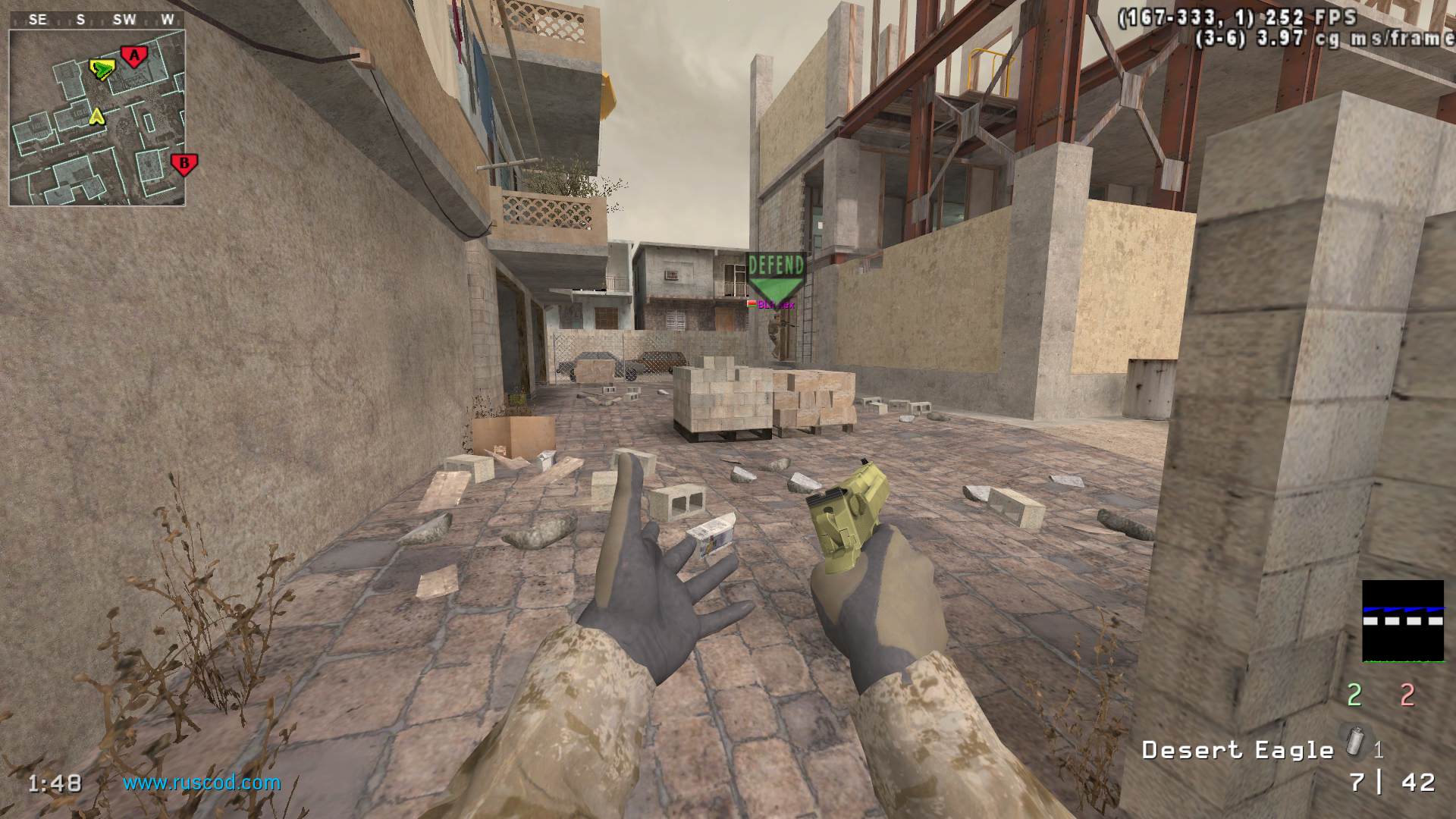Select bomb site B marker on minimap
Image resolution: width=1456 pixels, height=819 pixels.
(183, 164)
